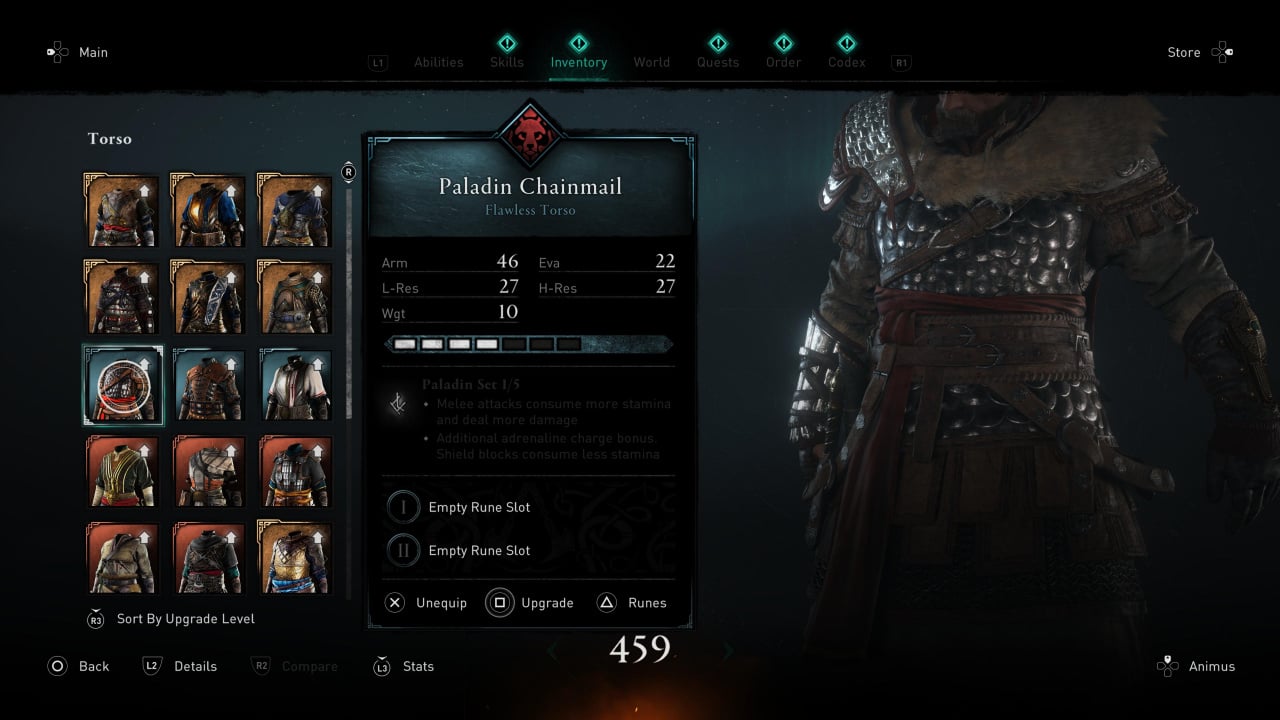Select the Inventory tab
Screen dimensions: 1280x720
coord(578,62)
